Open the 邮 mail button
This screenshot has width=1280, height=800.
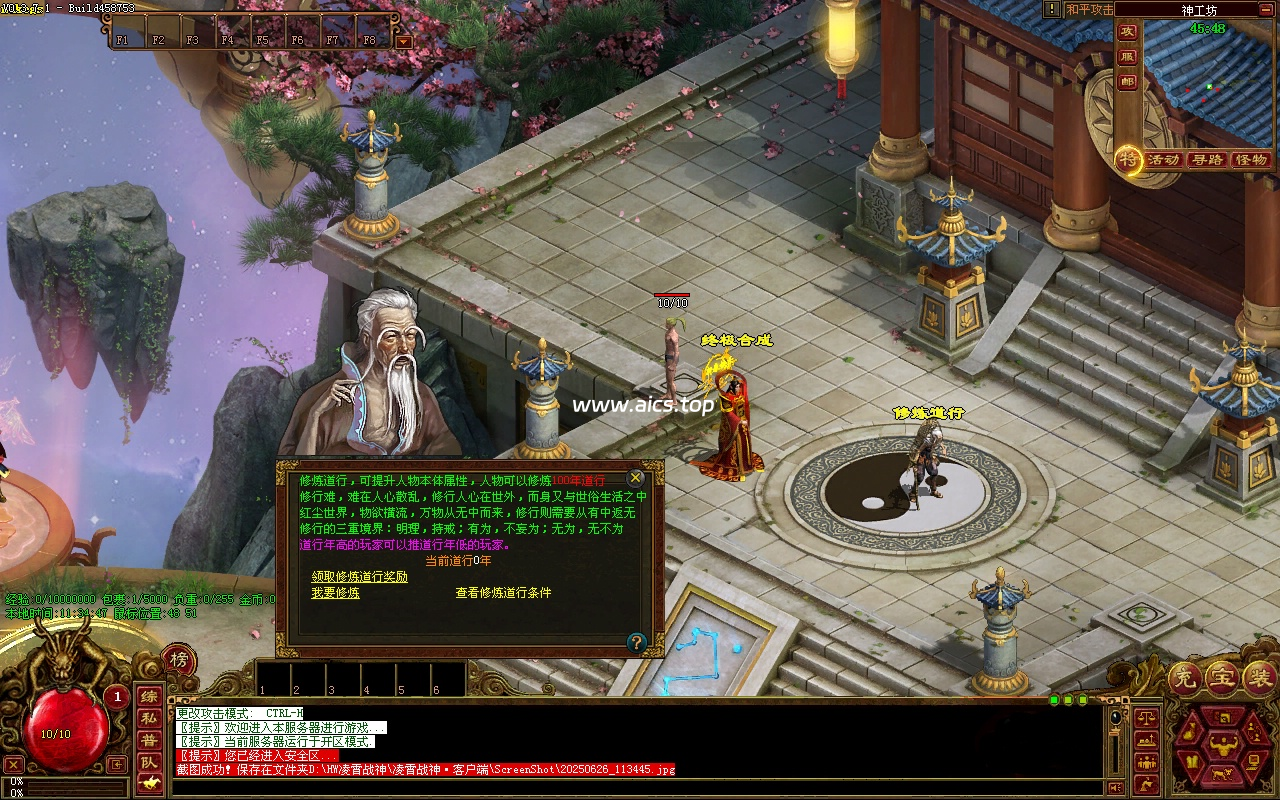coord(1128,83)
